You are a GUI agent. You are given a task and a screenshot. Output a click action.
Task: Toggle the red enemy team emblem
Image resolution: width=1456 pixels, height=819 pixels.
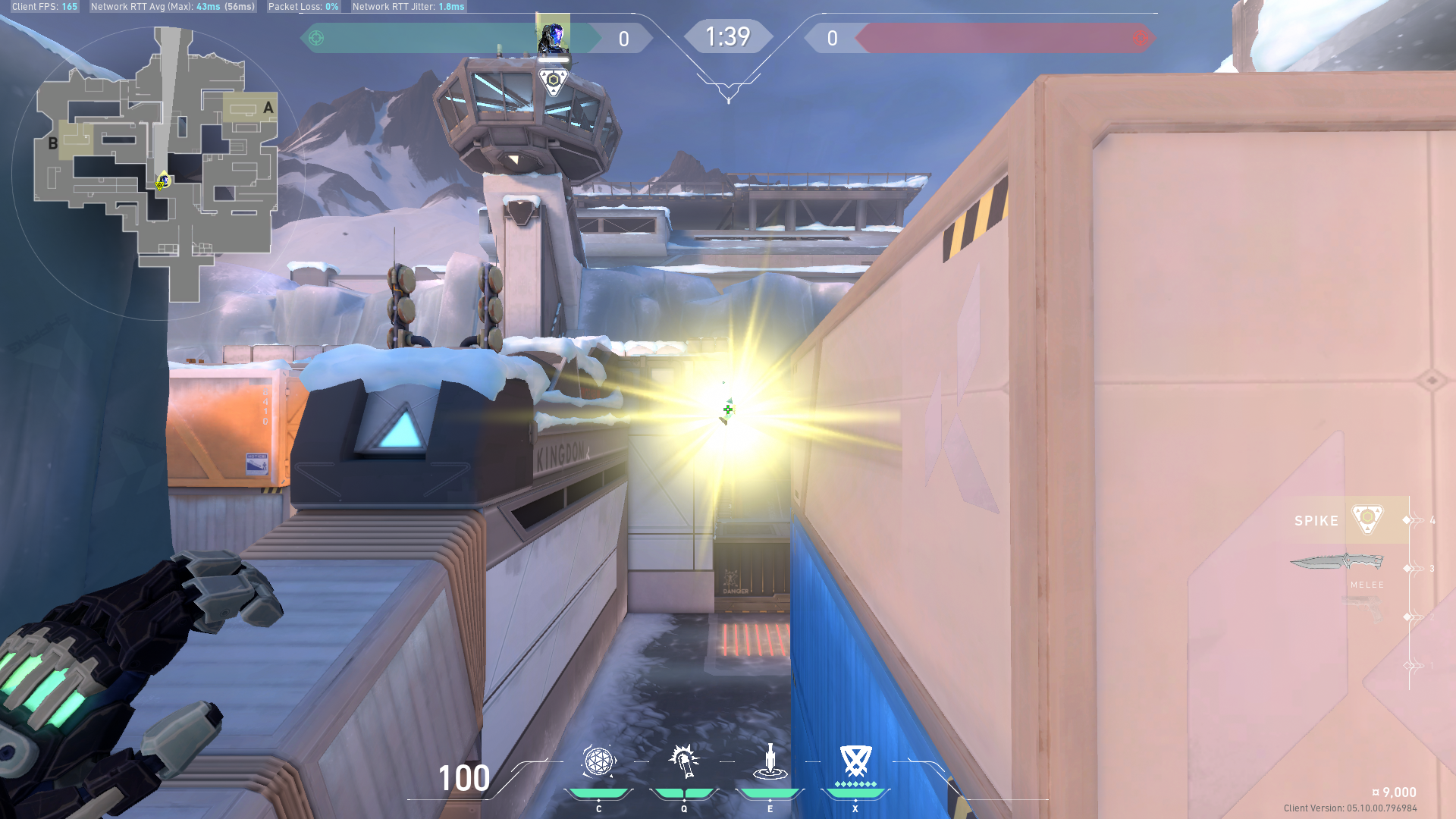pos(1141,36)
